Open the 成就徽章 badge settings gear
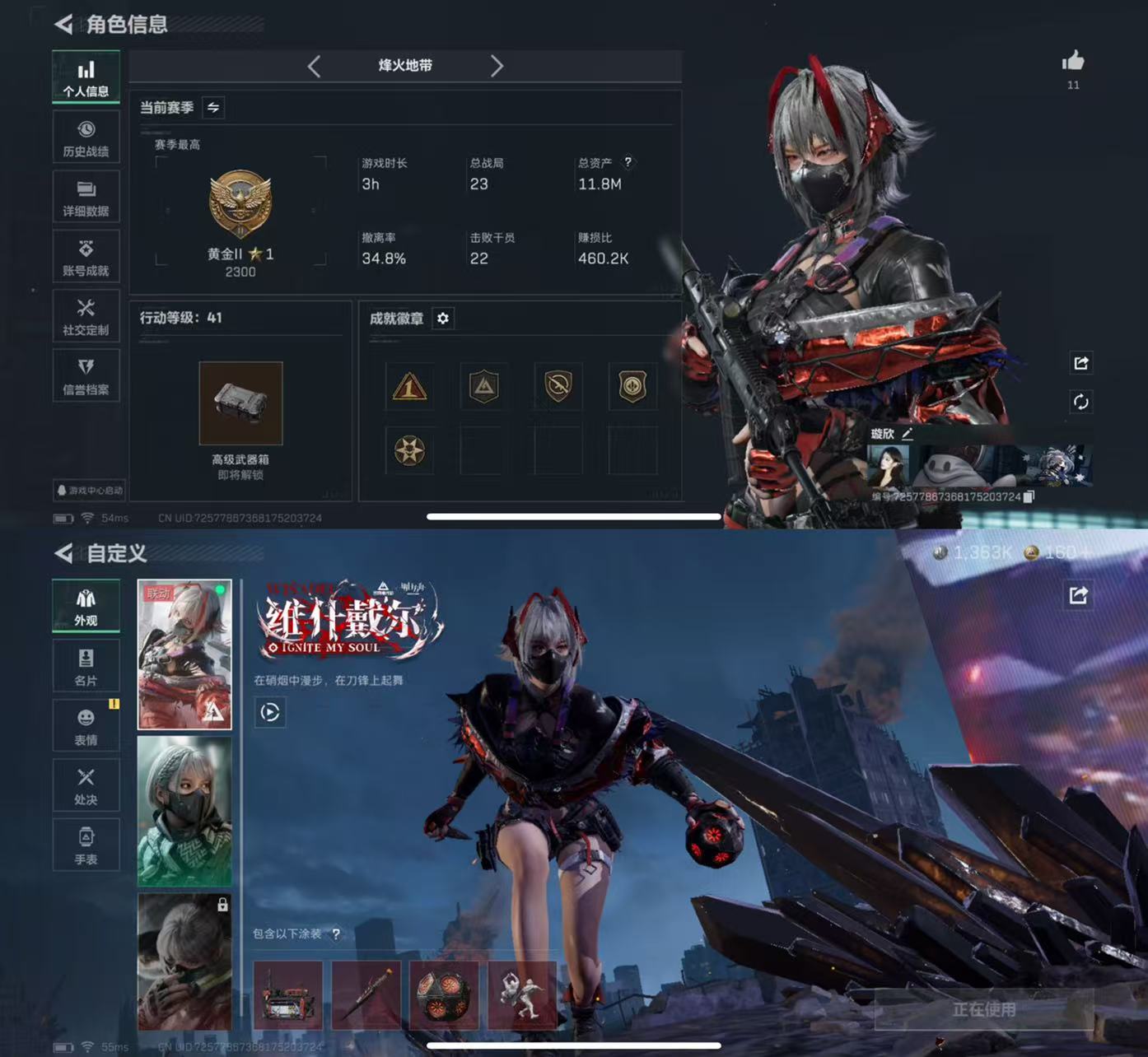1148x1057 pixels. (443, 319)
